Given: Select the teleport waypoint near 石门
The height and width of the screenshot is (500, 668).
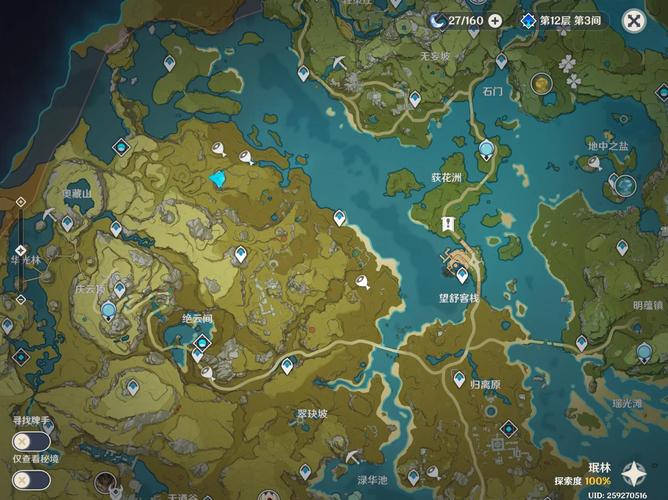Looking at the screenshot, I should 501,60.
